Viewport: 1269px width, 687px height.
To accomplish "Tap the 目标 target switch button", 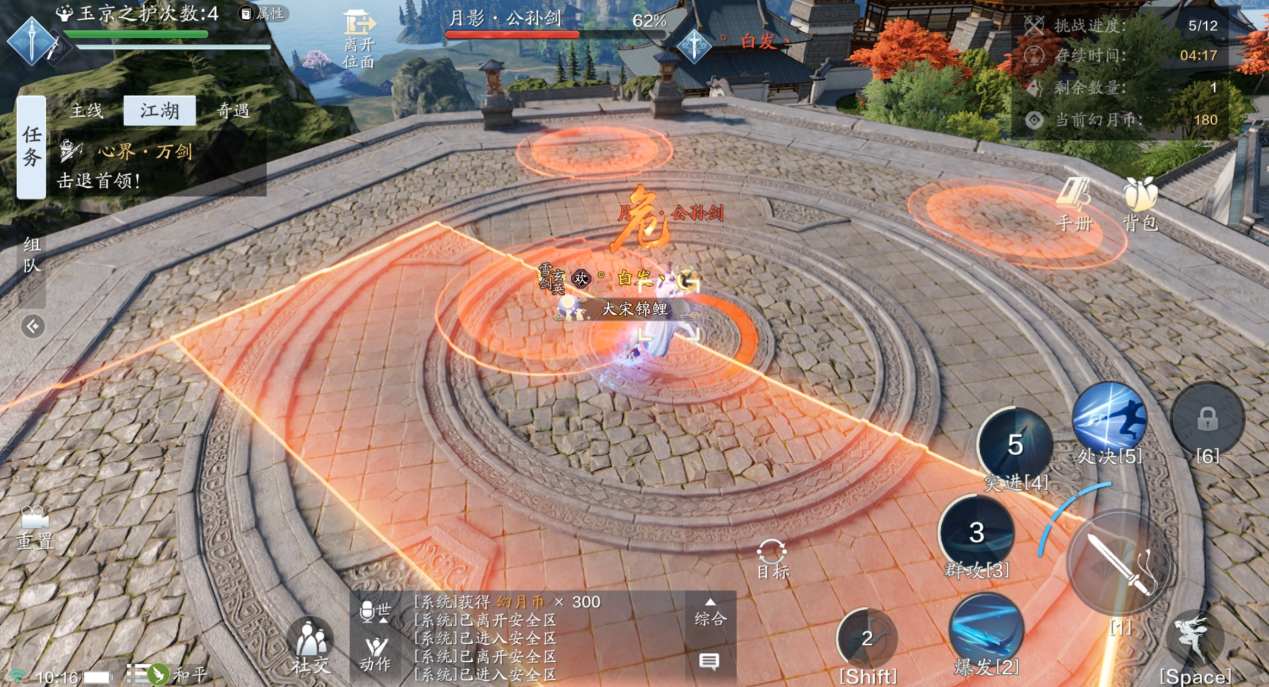I will 772,558.
